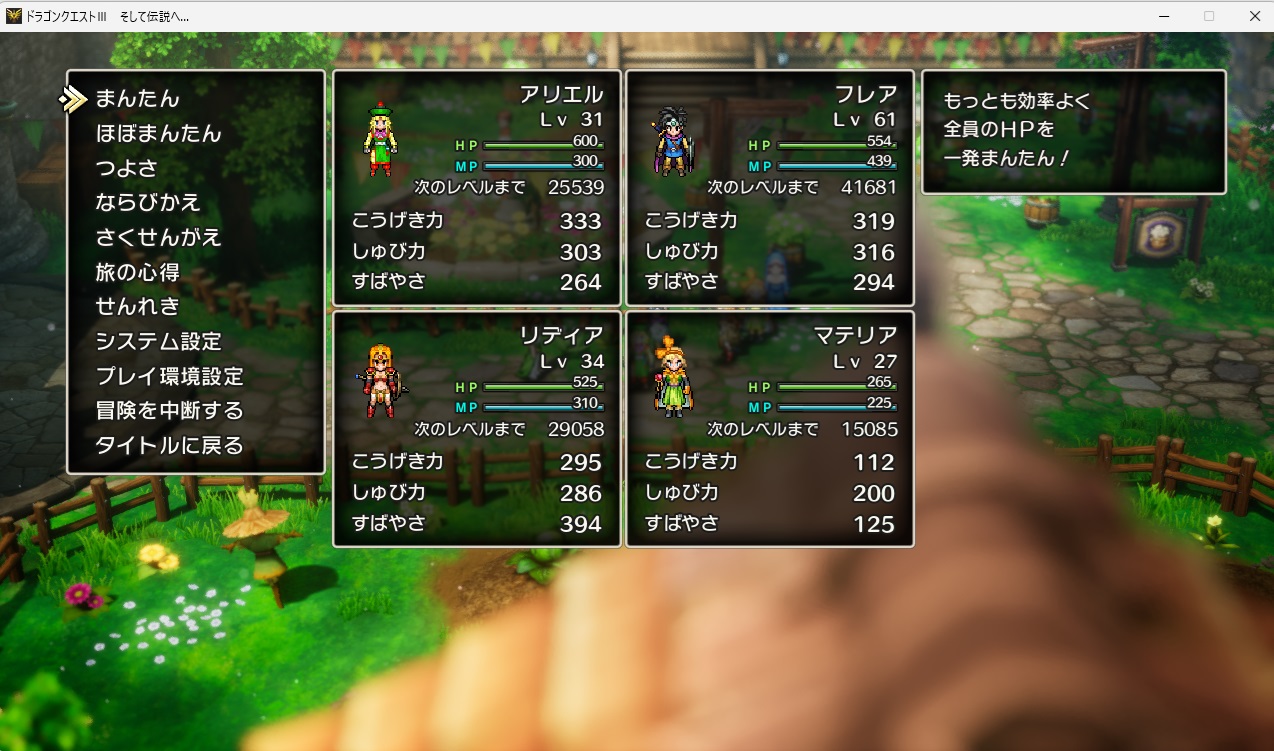The image size is (1274, 751).
Task: Select リディア's character status panel
Action: [477, 429]
